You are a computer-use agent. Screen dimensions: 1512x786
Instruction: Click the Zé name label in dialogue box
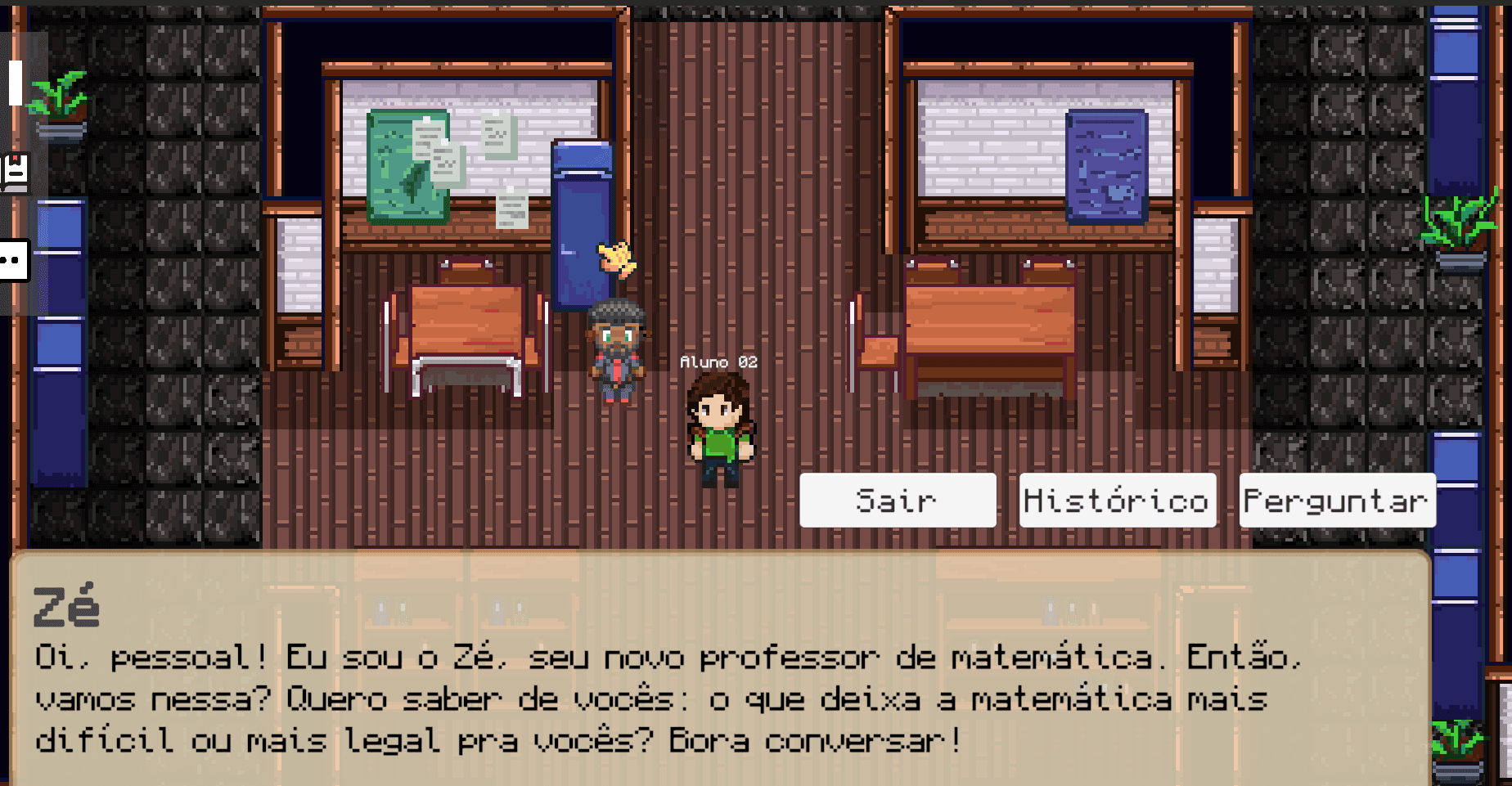coord(64,607)
